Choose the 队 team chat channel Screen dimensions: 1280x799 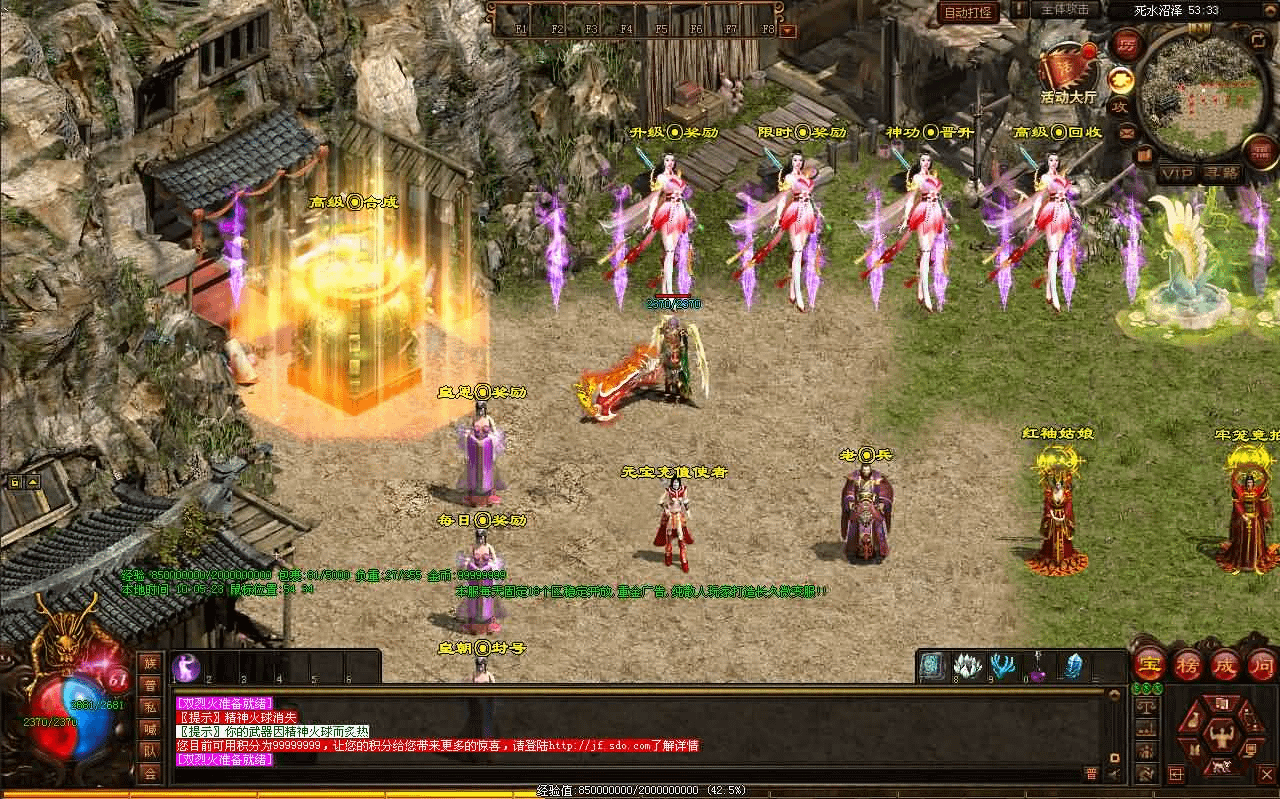pyautogui.click(x=149, y=751)
